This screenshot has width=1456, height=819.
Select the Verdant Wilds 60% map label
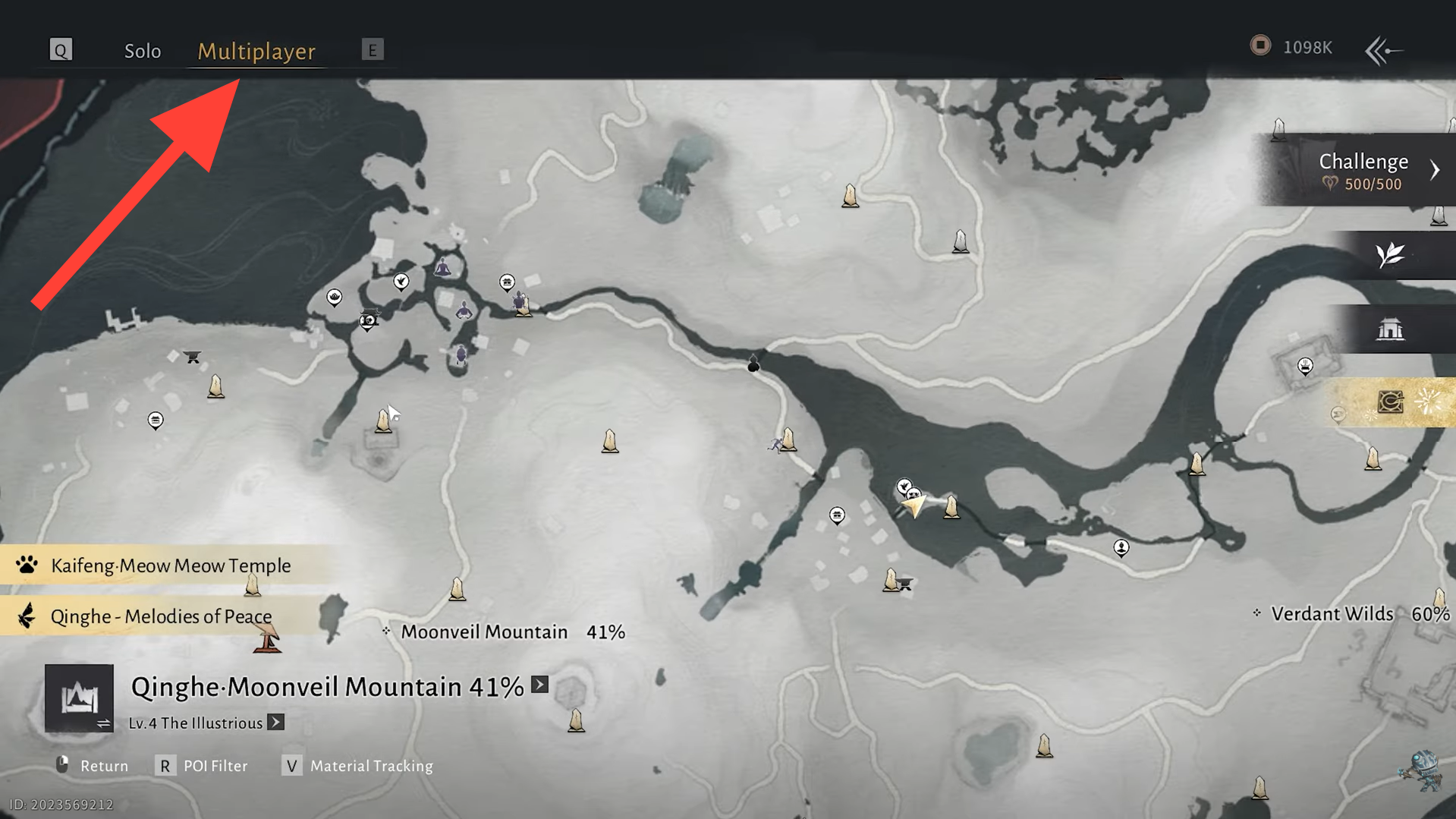tap(1352, 614)
